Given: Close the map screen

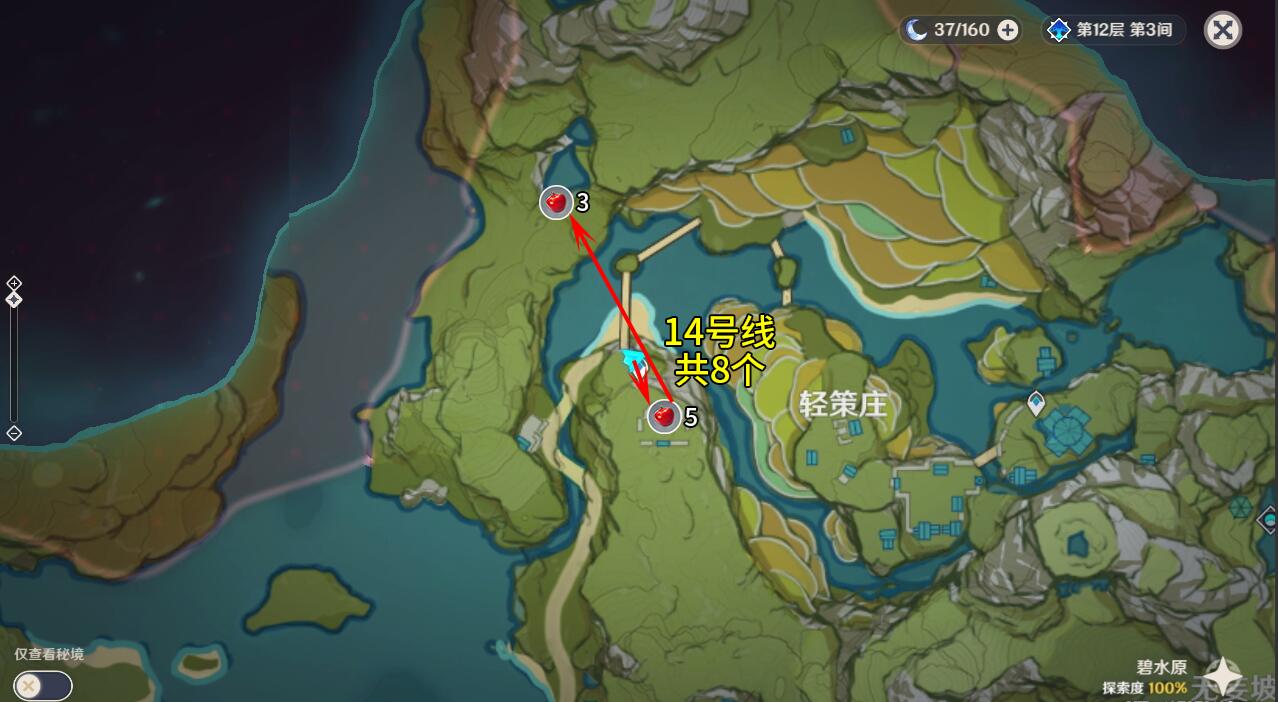Looking at the screenshot, I should (1222, 30).
